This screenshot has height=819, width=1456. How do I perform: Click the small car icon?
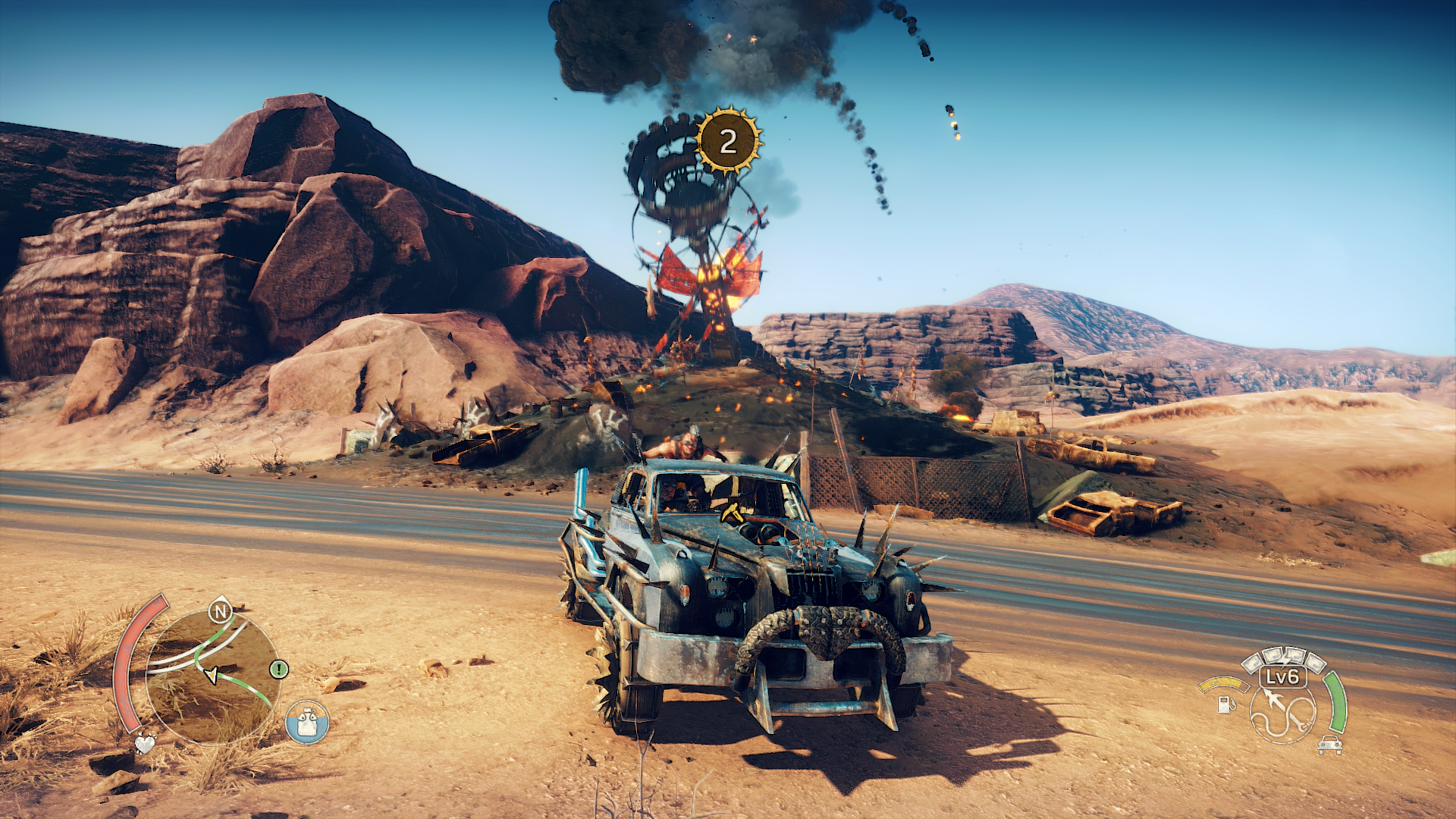[x=1329, y=745]
